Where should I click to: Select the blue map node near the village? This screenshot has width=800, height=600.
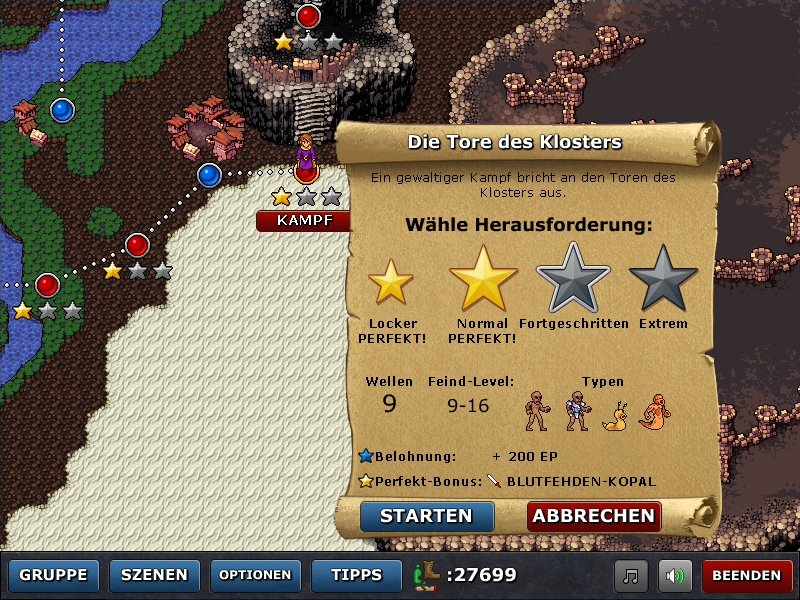(209, 176)
